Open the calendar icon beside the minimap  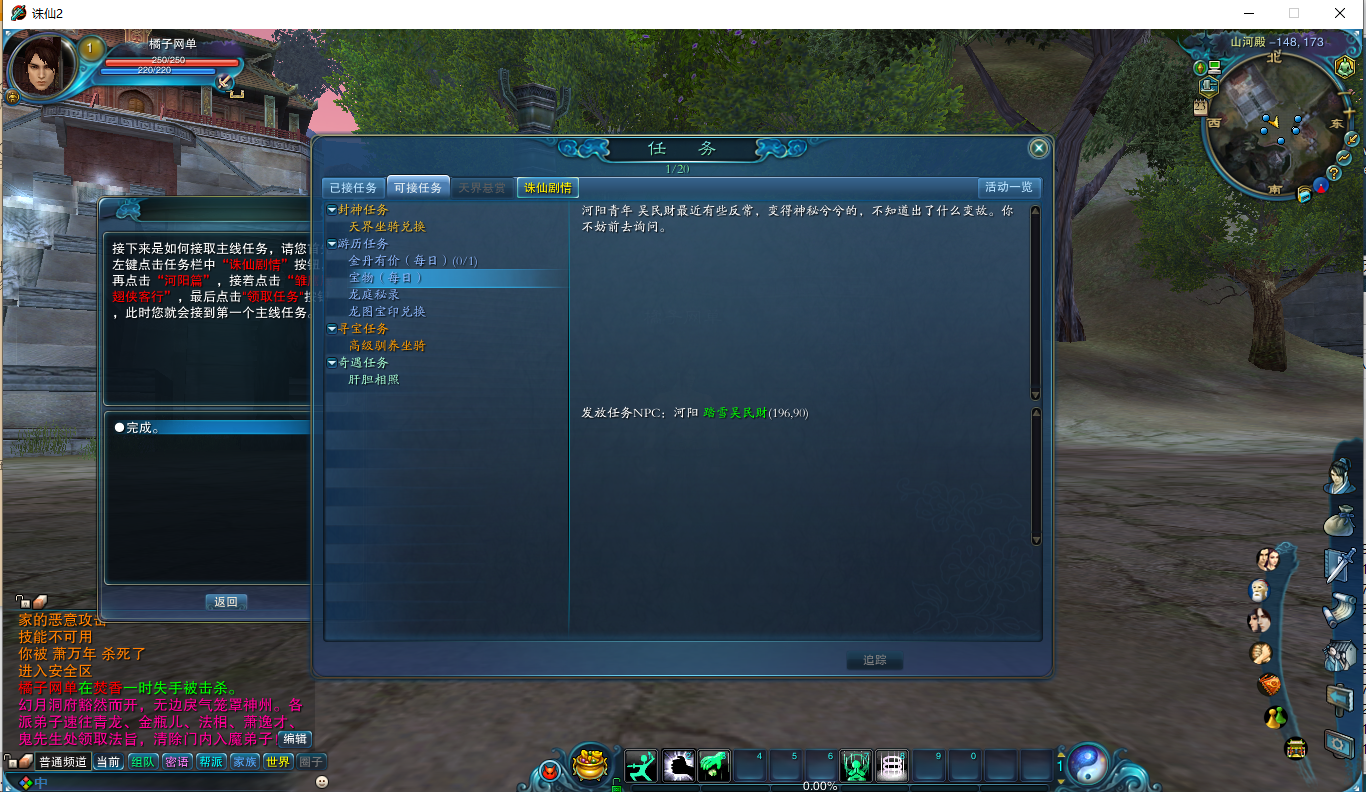click(1200, 107)
